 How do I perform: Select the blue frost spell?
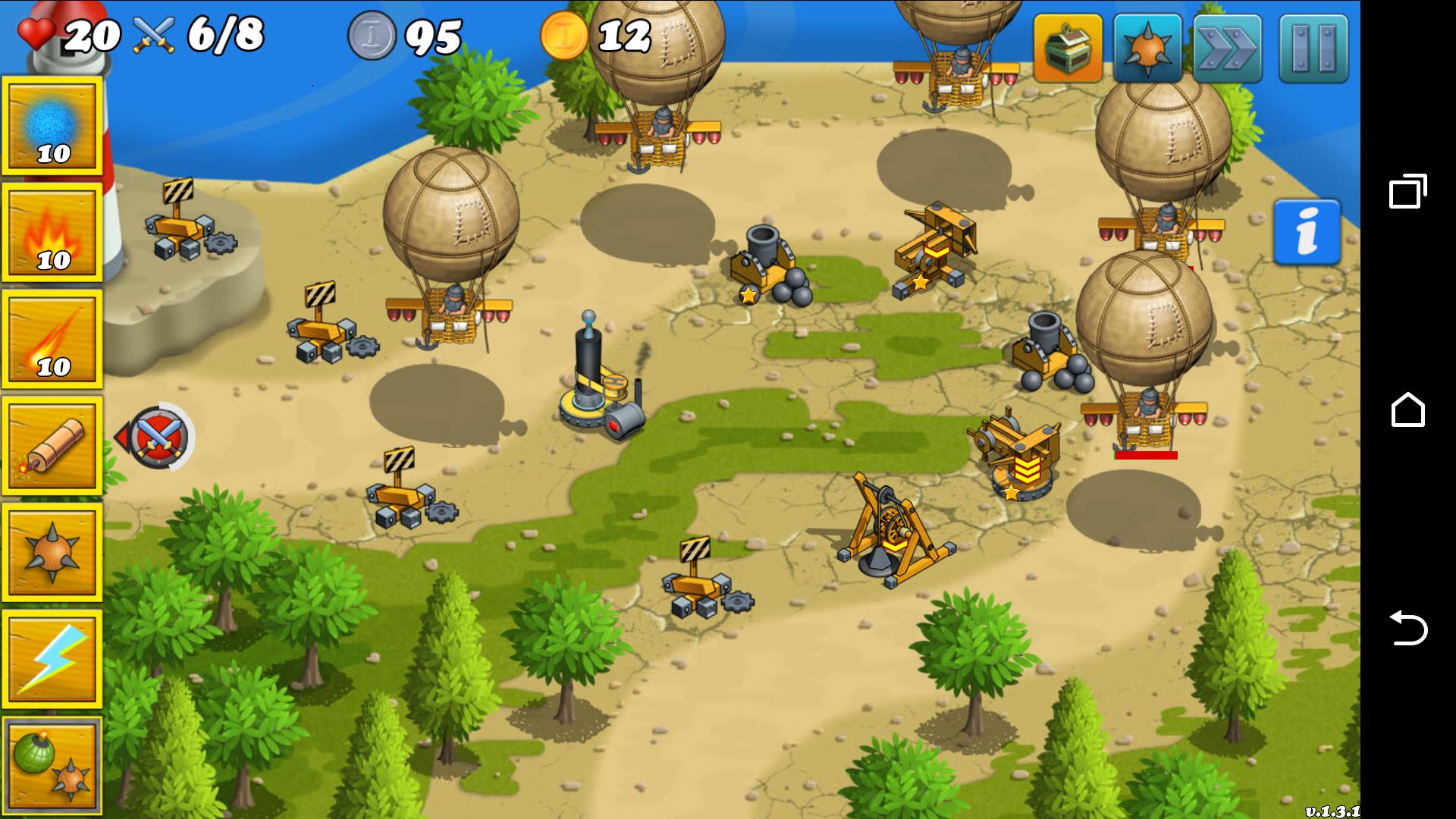click(52, 124)
